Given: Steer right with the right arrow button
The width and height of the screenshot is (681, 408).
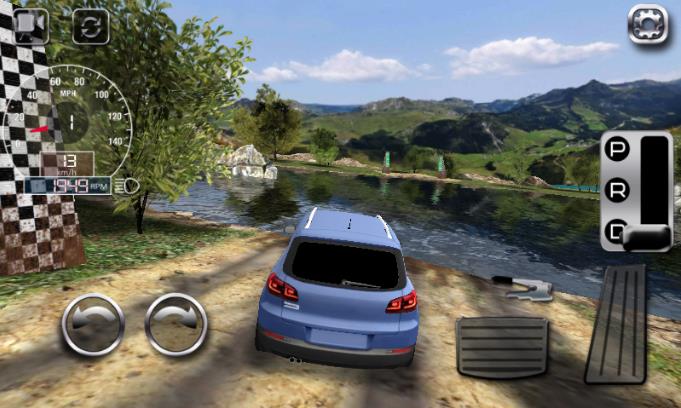Looking at the screenshot, I should coord(176,325).
